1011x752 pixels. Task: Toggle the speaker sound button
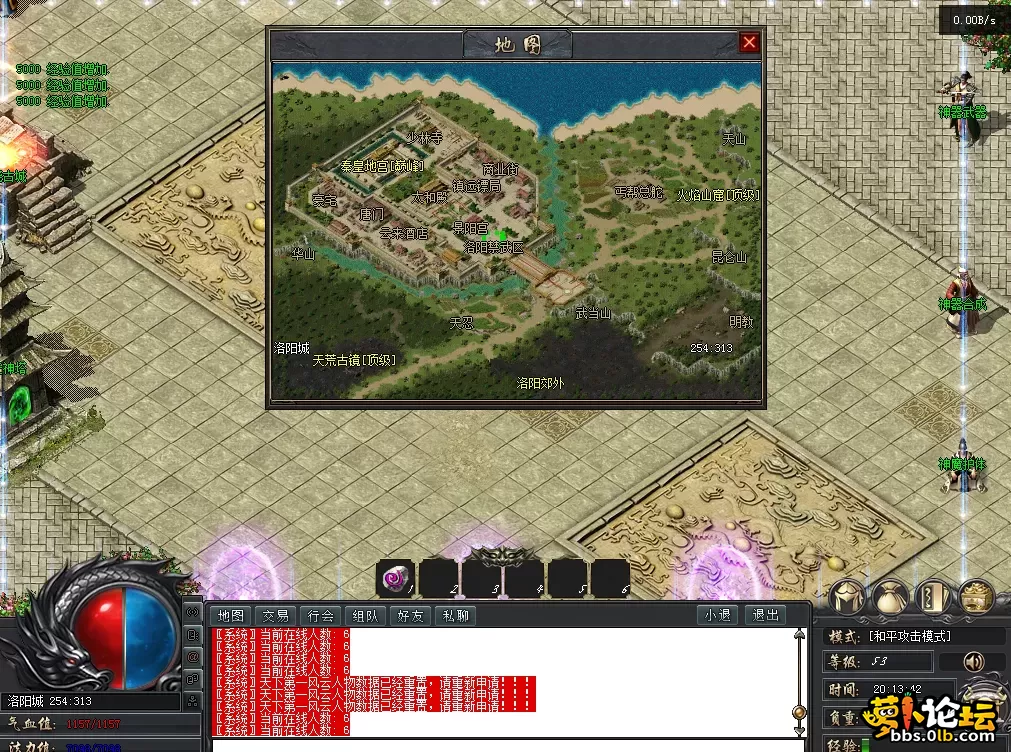[x=973, y=662]
